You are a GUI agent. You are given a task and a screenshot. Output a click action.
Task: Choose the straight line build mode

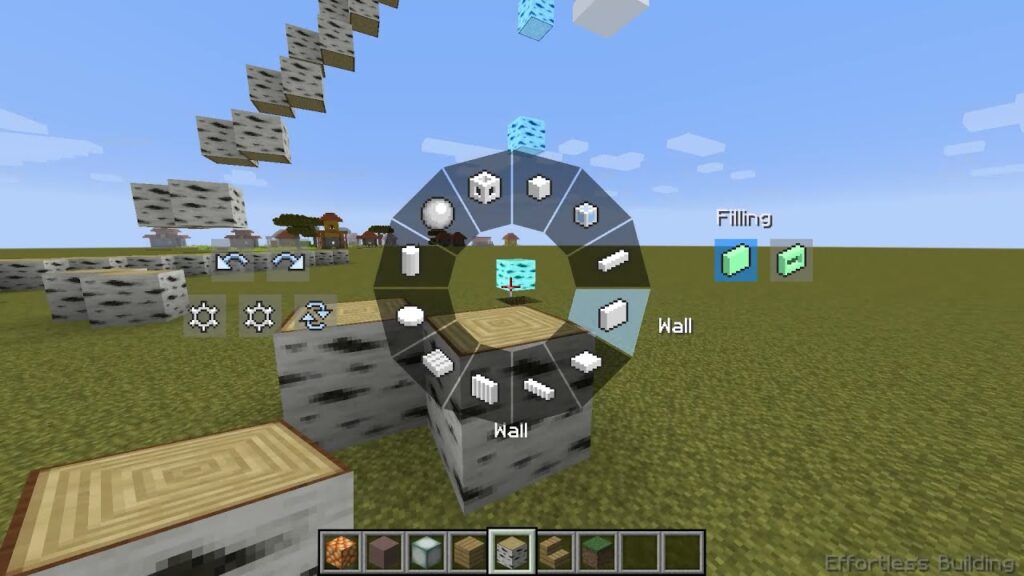coord(612,262)
